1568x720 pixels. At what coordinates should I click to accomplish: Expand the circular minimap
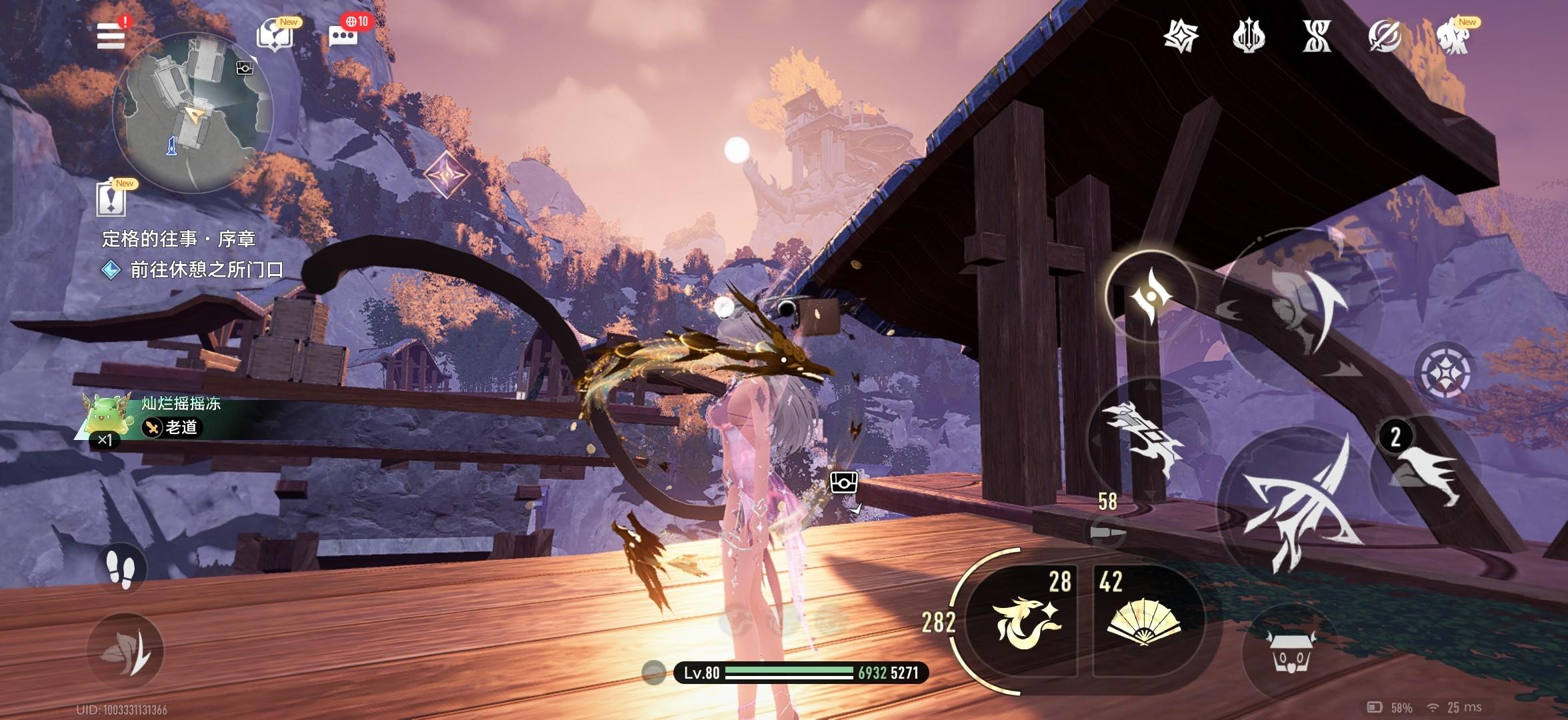pos(192,113)
